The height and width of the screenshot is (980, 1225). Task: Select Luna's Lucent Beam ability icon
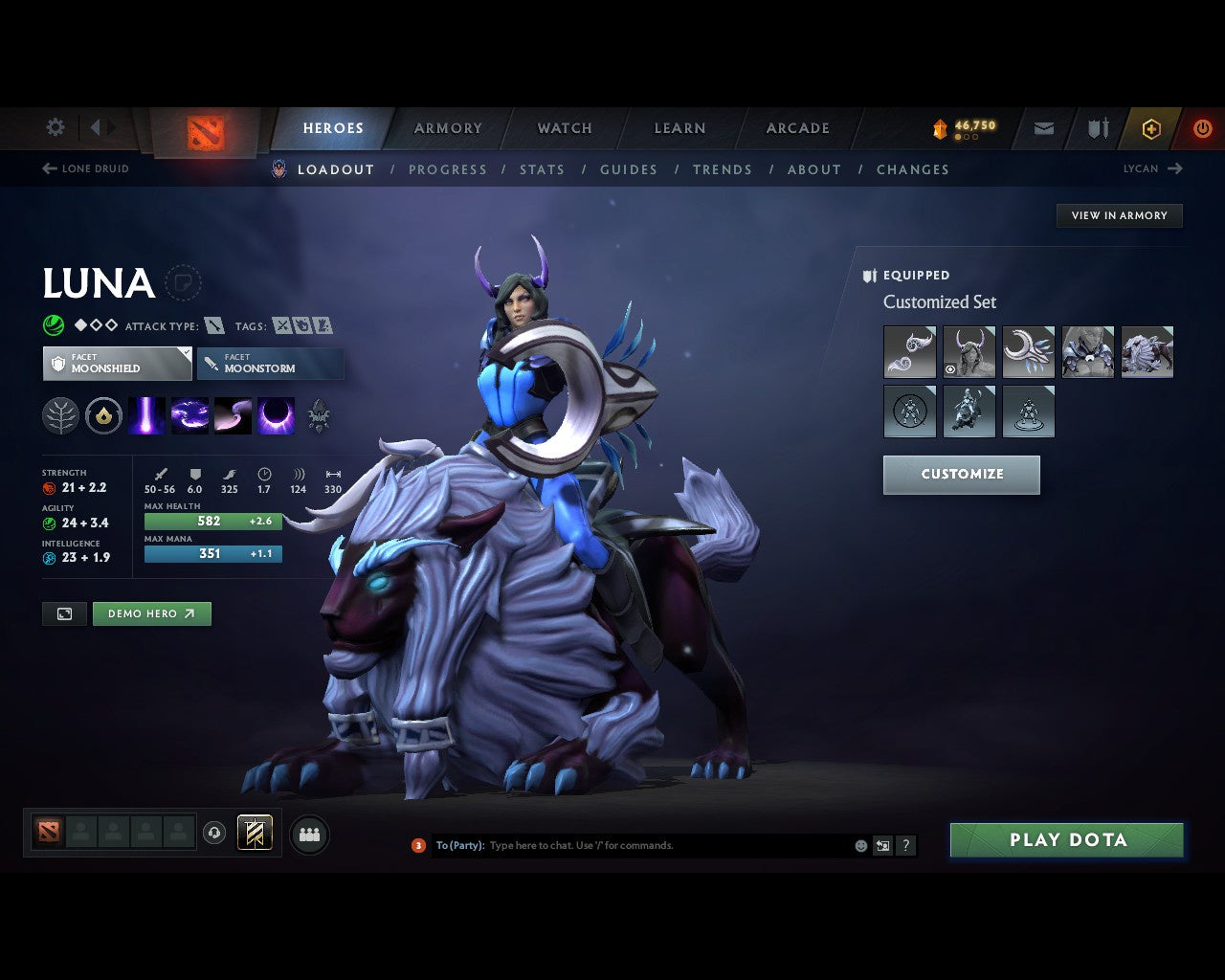point(146,414)
